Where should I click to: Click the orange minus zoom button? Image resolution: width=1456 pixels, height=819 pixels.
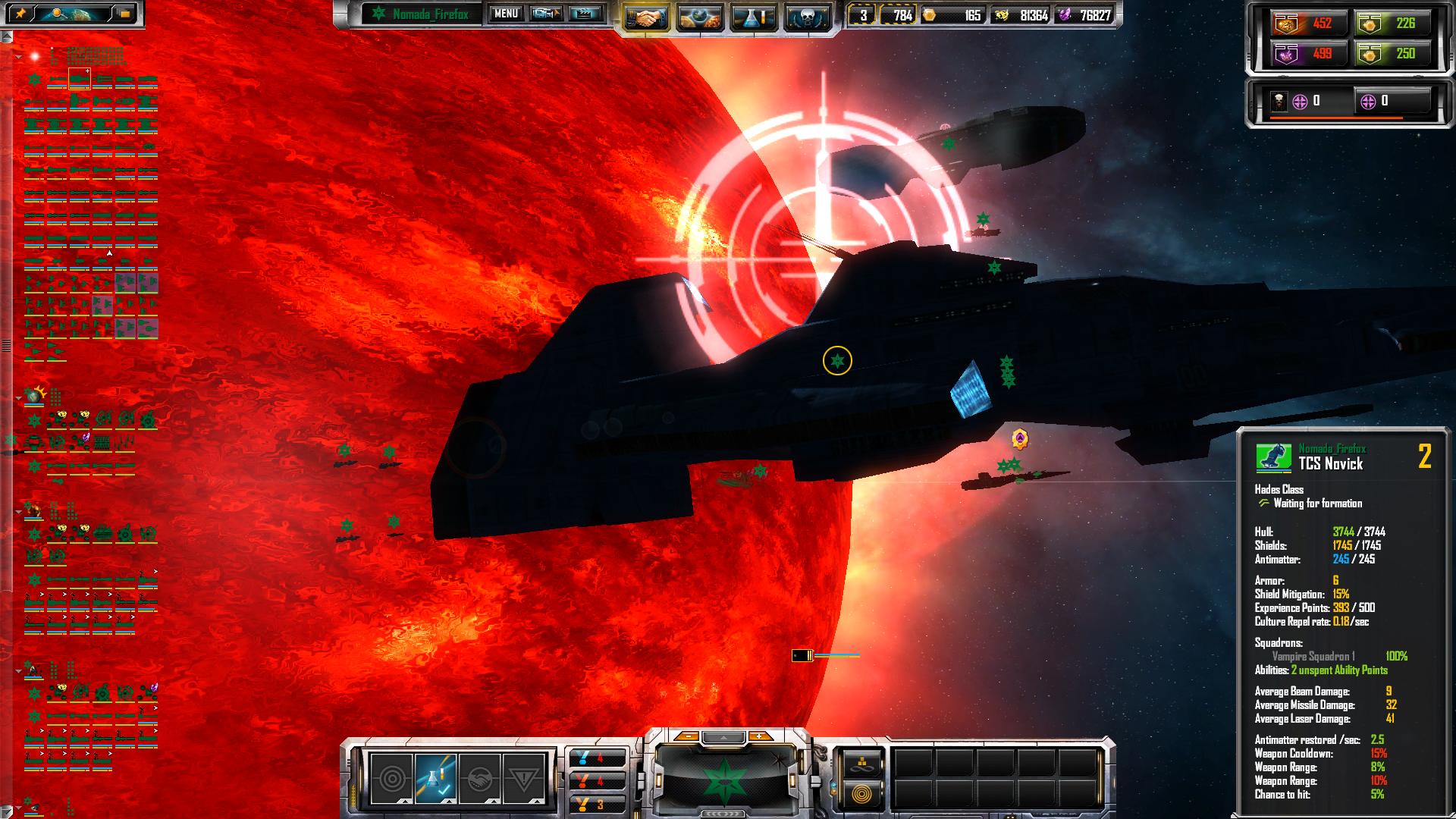tap(686, 736)
